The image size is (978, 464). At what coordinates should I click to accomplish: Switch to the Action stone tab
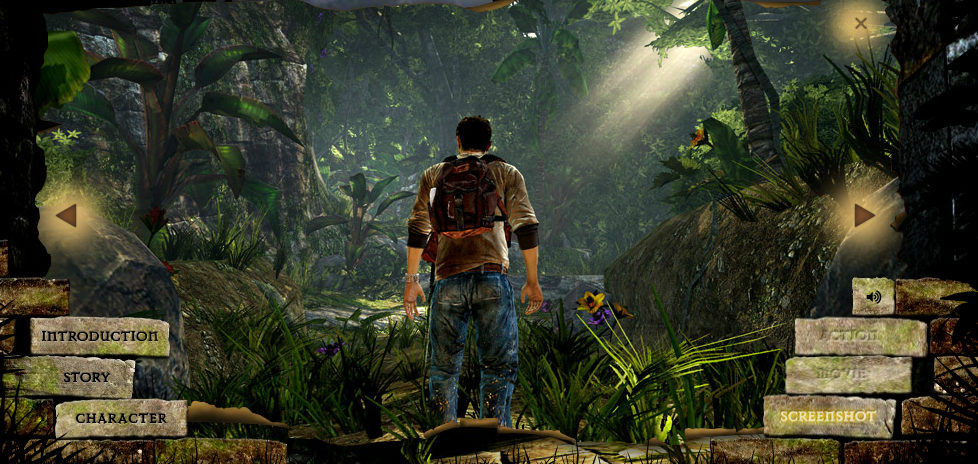[860, 337]
